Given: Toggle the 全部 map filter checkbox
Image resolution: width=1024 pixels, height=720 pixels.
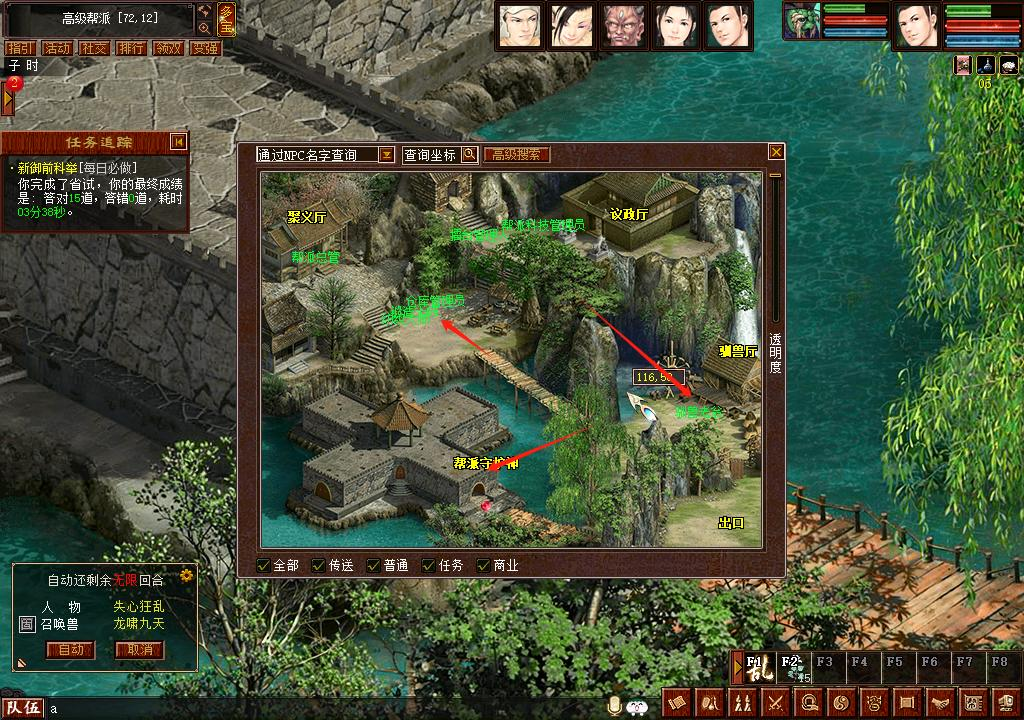Looking at the screenshot, I should 264,565.
